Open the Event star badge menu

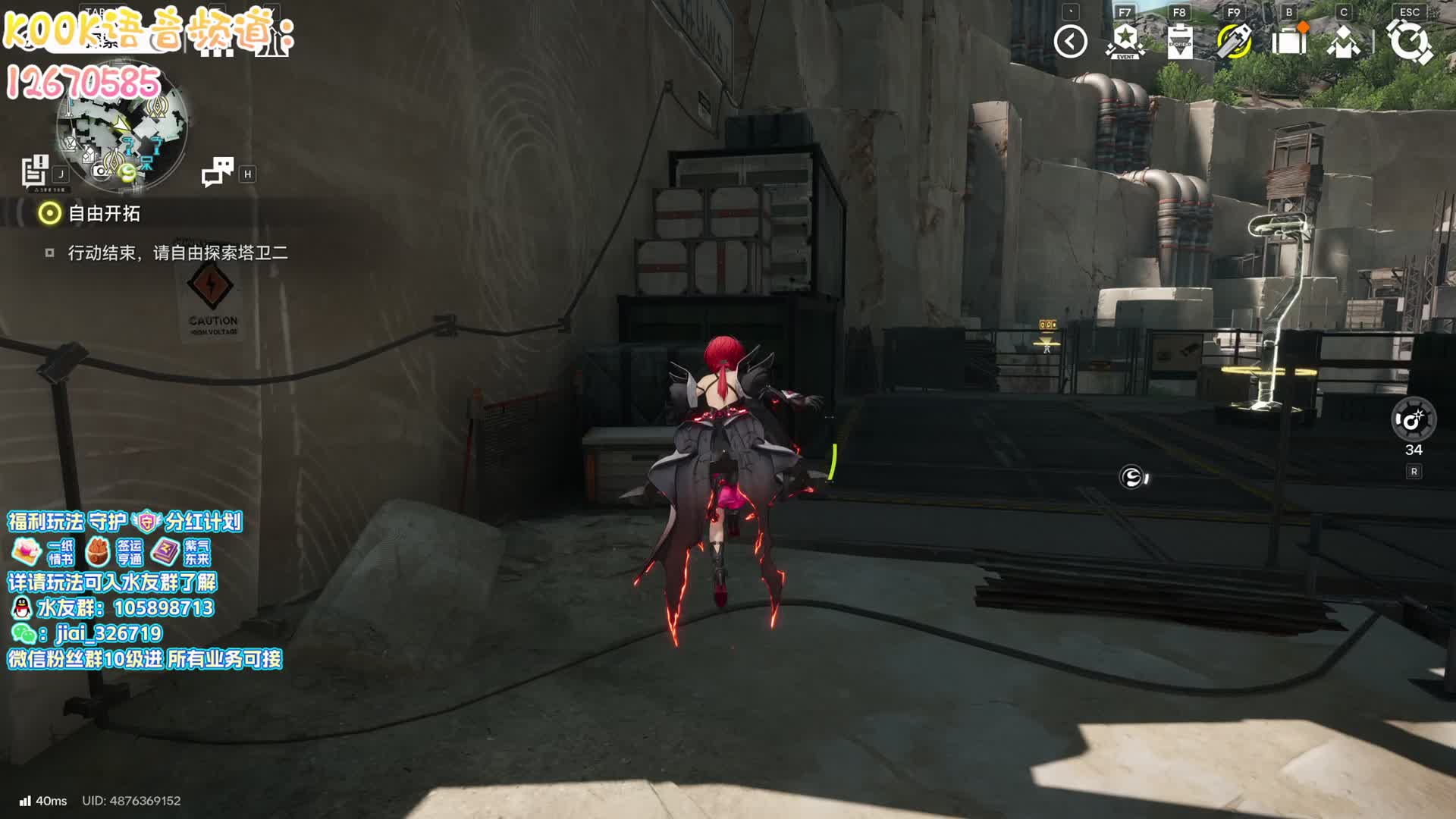pos(1125,42)
